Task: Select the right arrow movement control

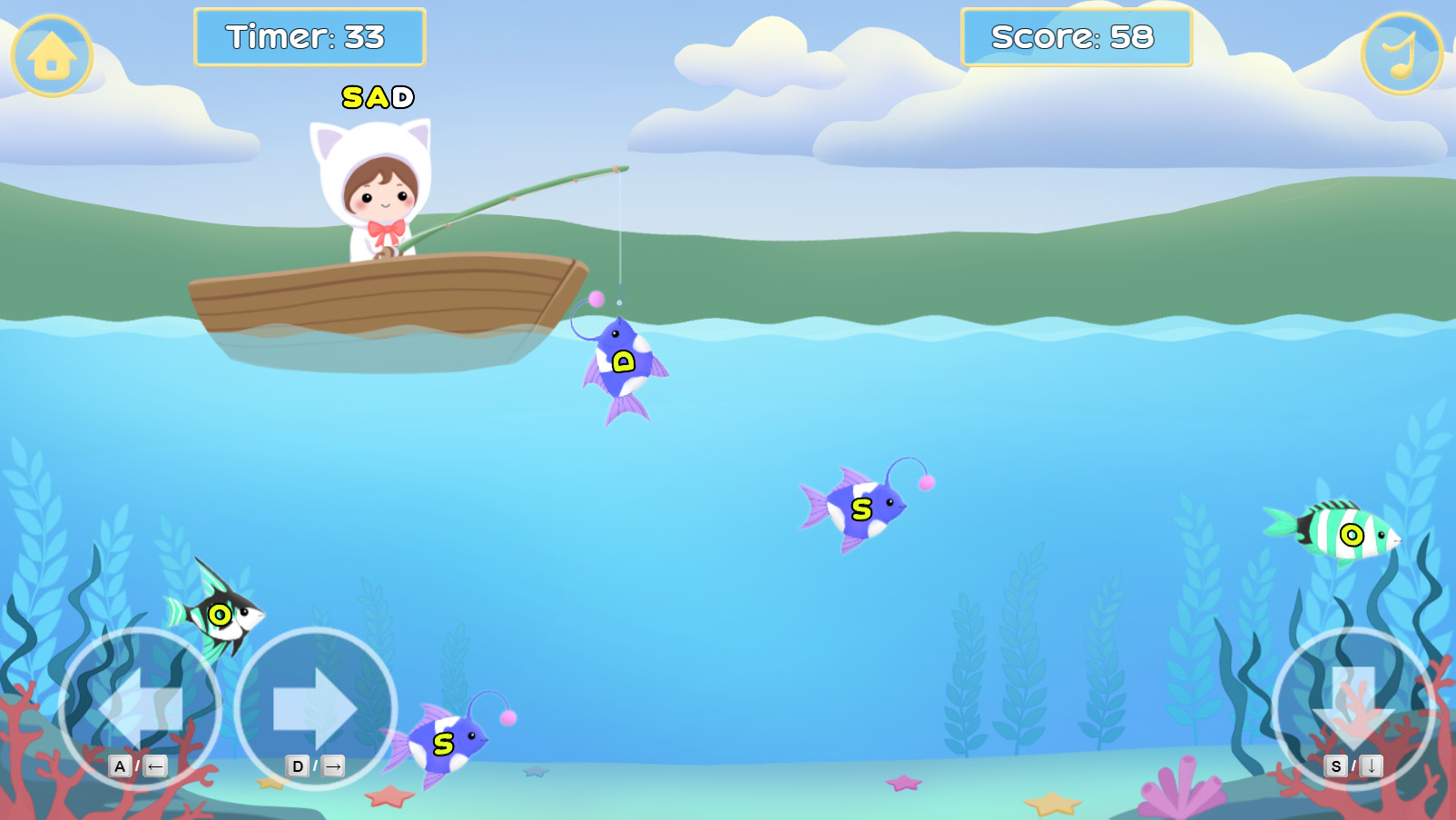Action: coord(315,708)
